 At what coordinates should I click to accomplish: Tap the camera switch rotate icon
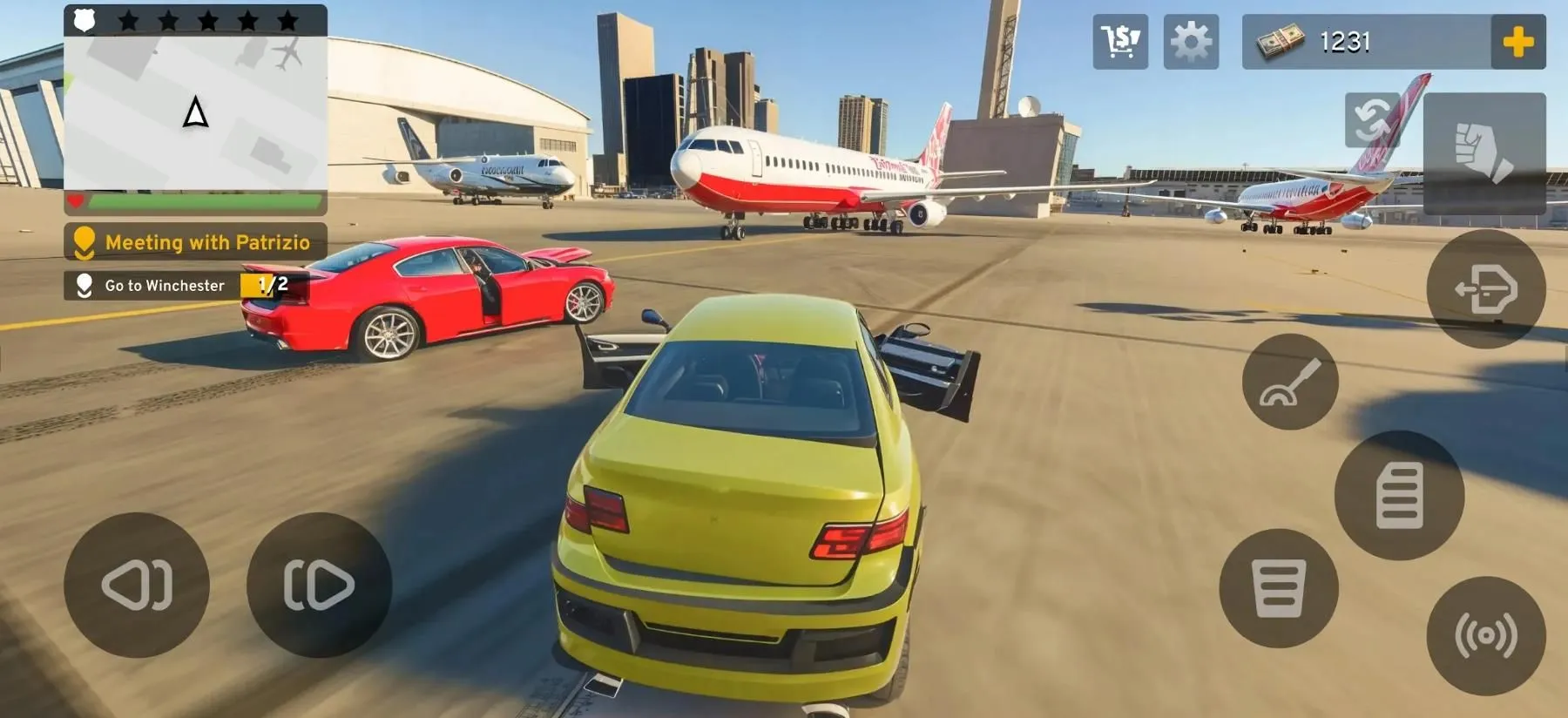(1372, 119)
